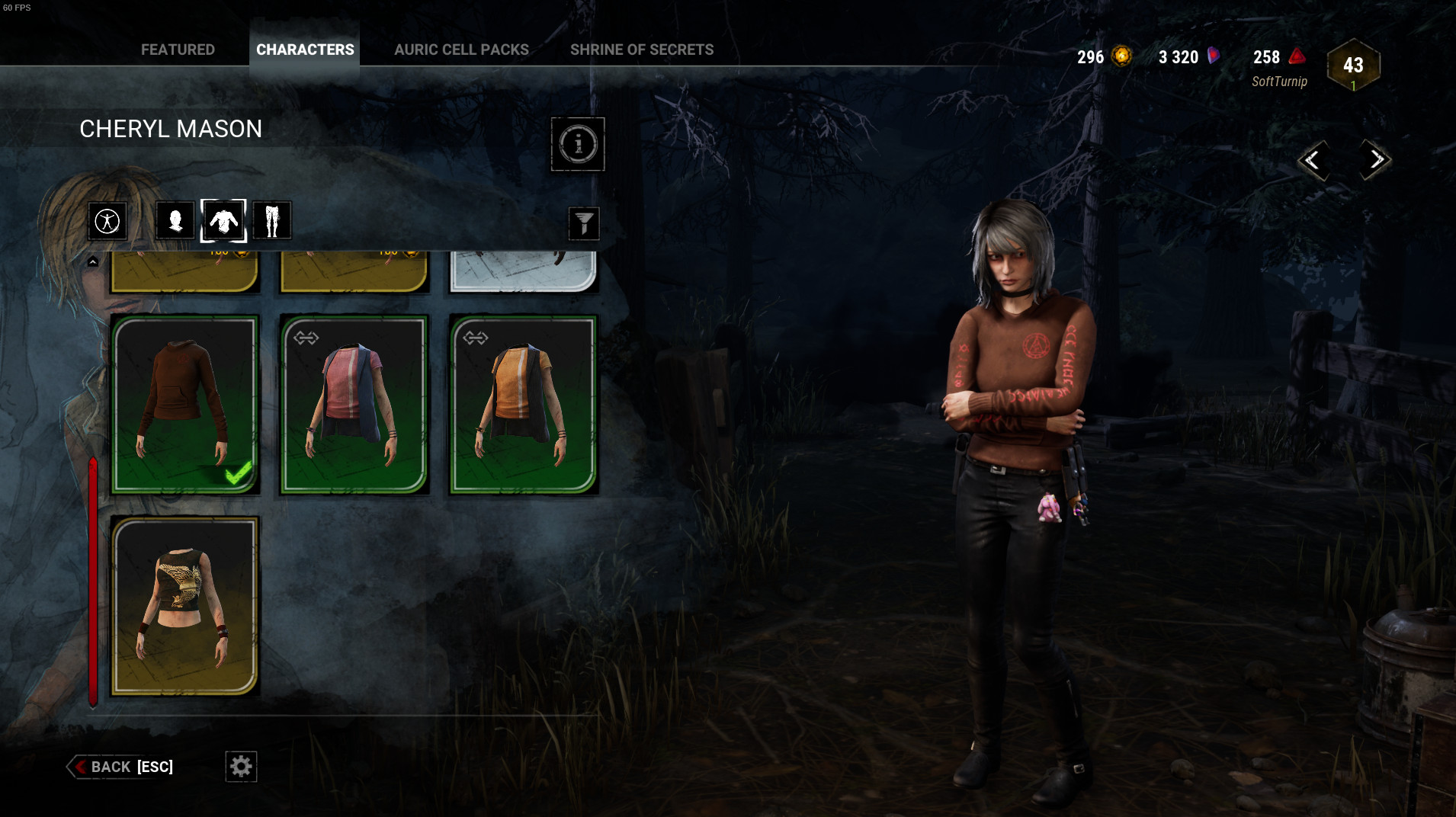This screenshot has height=817, width=1456.
Task: Navigate to previous character with left arrow
Action: pos(1313,161)
